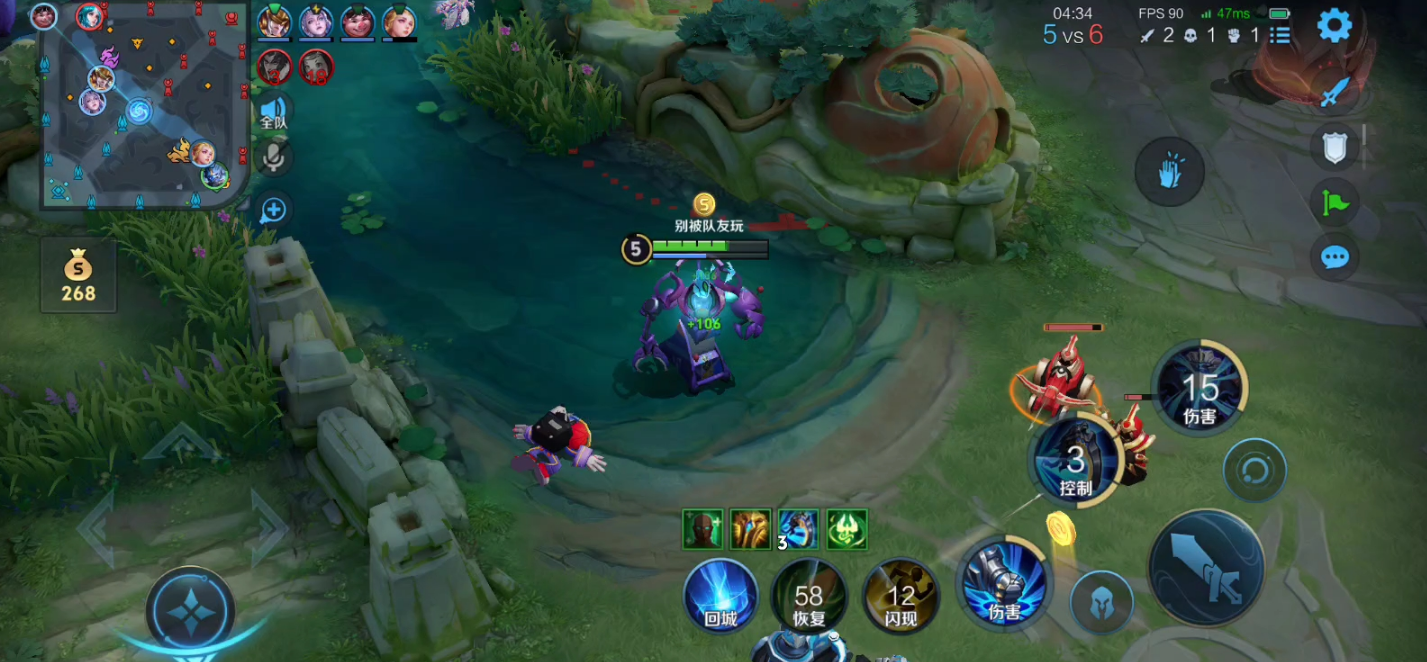1427x662 pixels.
Task: Tap the circular arrows refresh button
Action: (1254, 470)
